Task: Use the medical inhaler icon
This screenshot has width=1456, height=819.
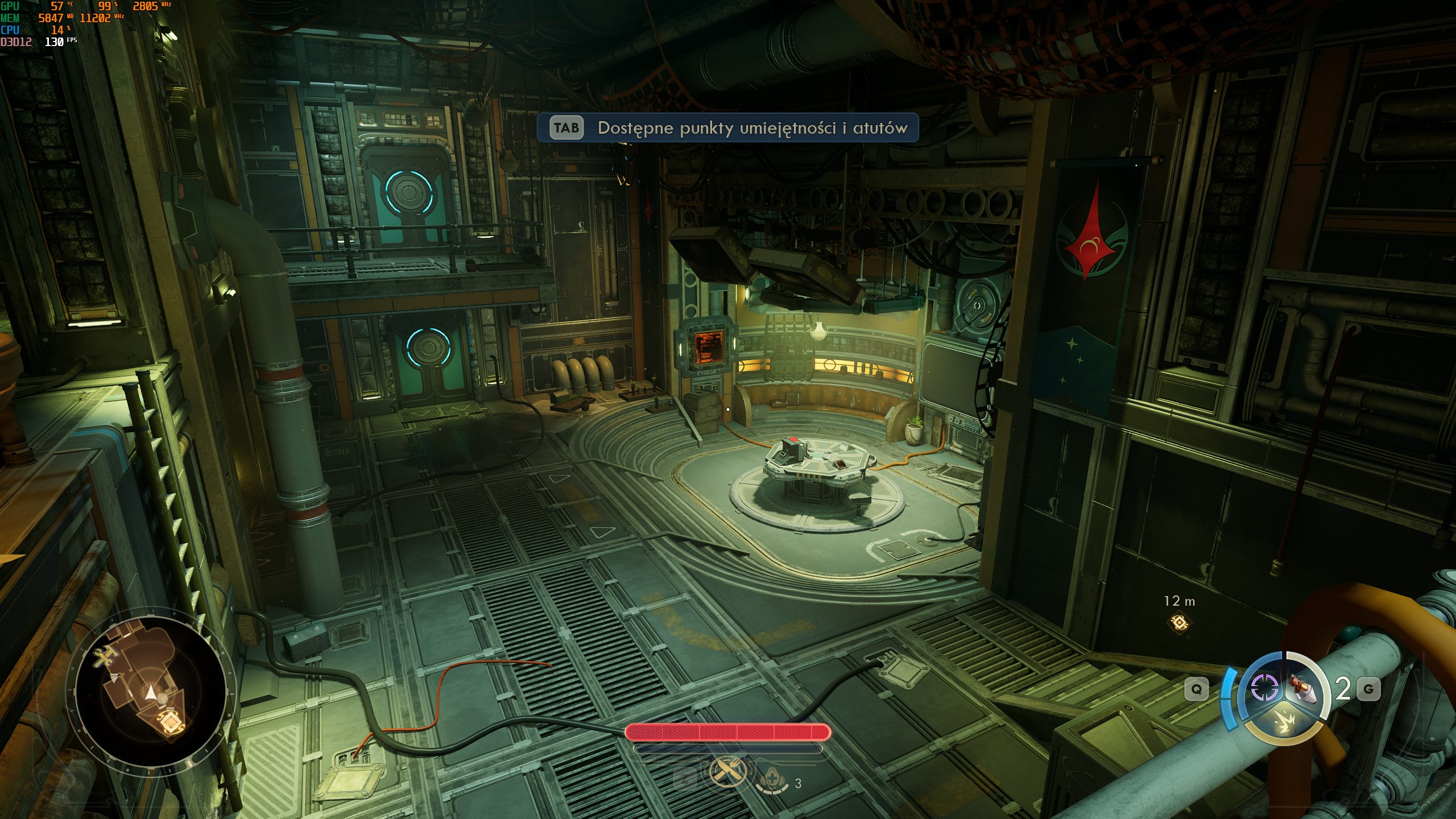Action: click(x=772, y=783)
